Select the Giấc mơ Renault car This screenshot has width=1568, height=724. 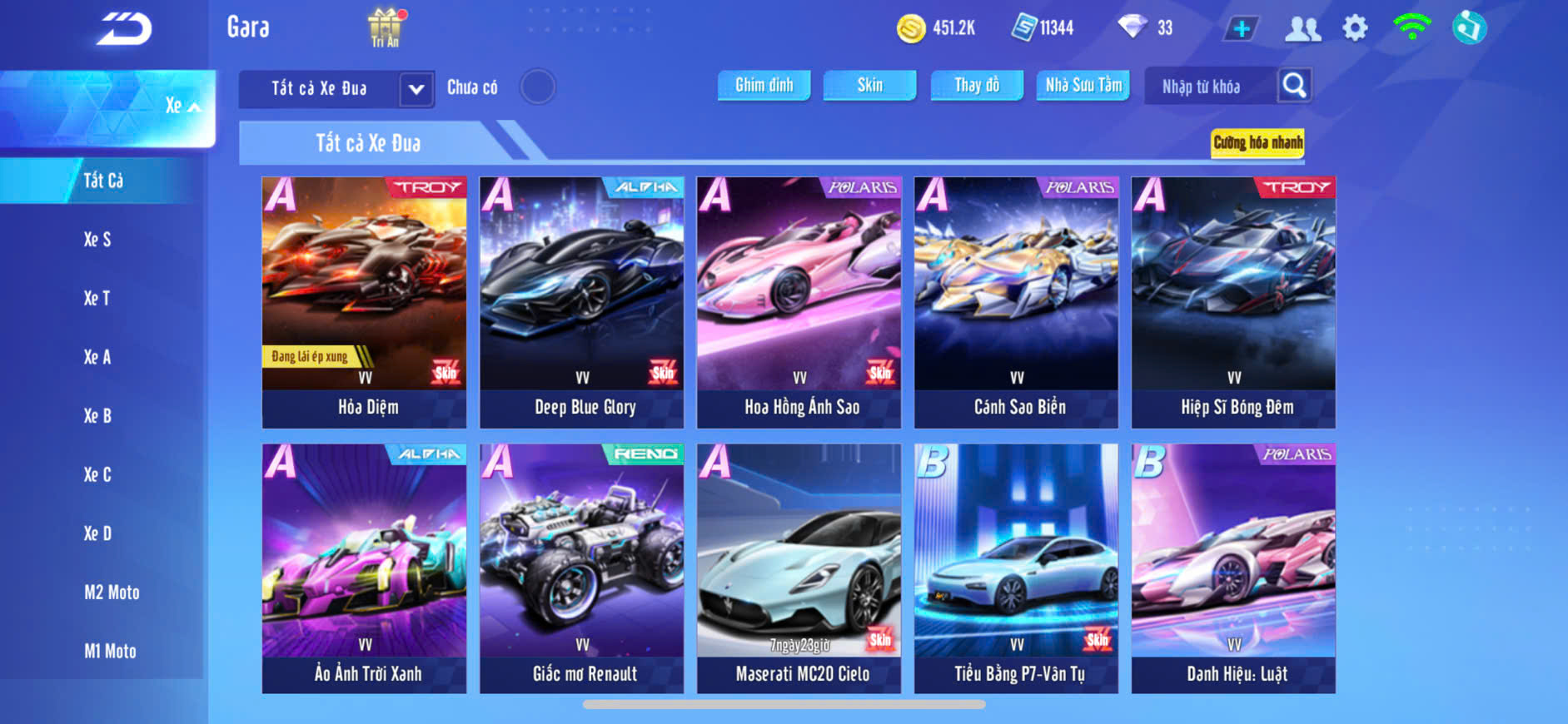pos(581,568)
